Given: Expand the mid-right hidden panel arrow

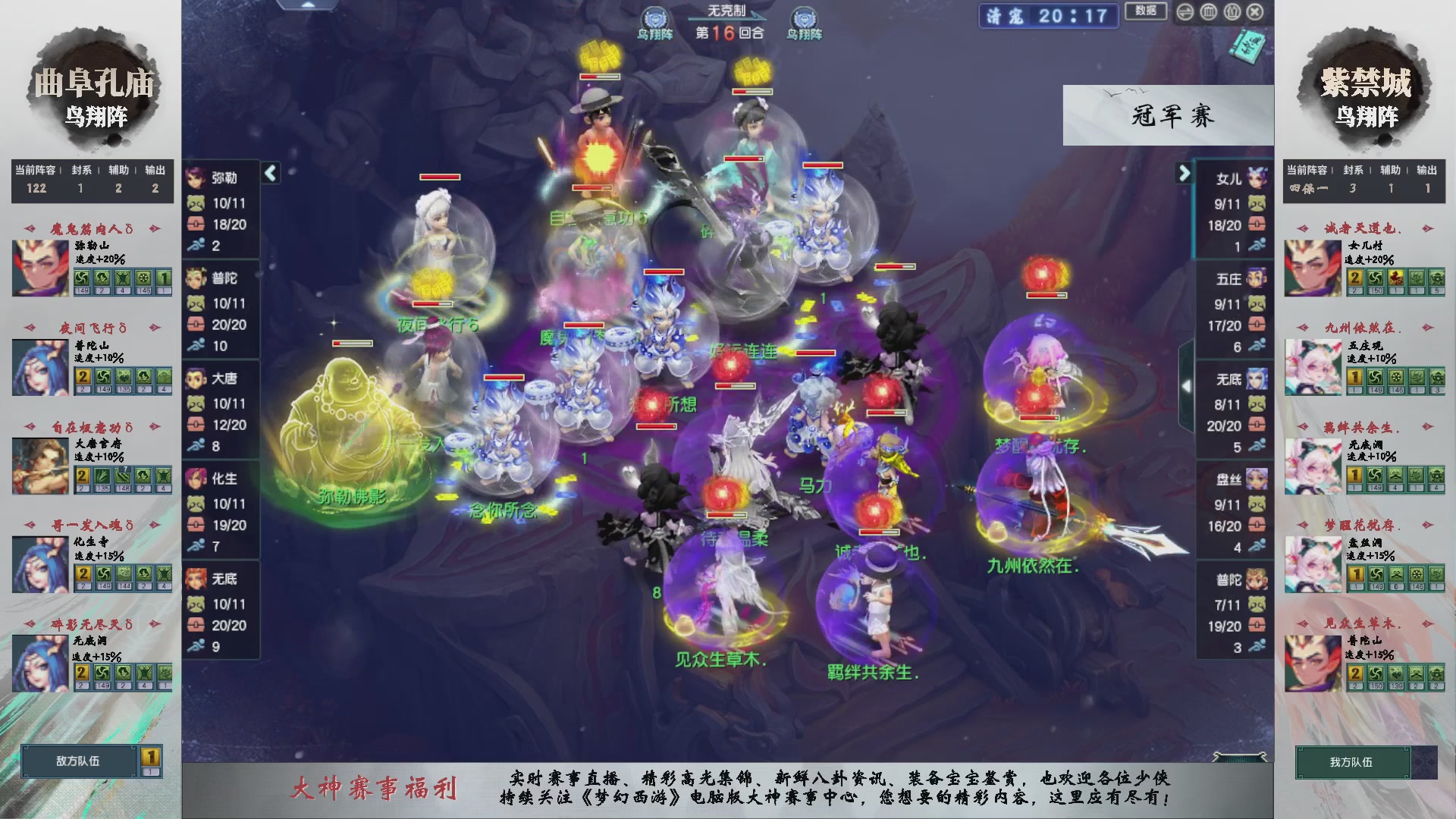Looking at the screenshot, I should 1185,385.
